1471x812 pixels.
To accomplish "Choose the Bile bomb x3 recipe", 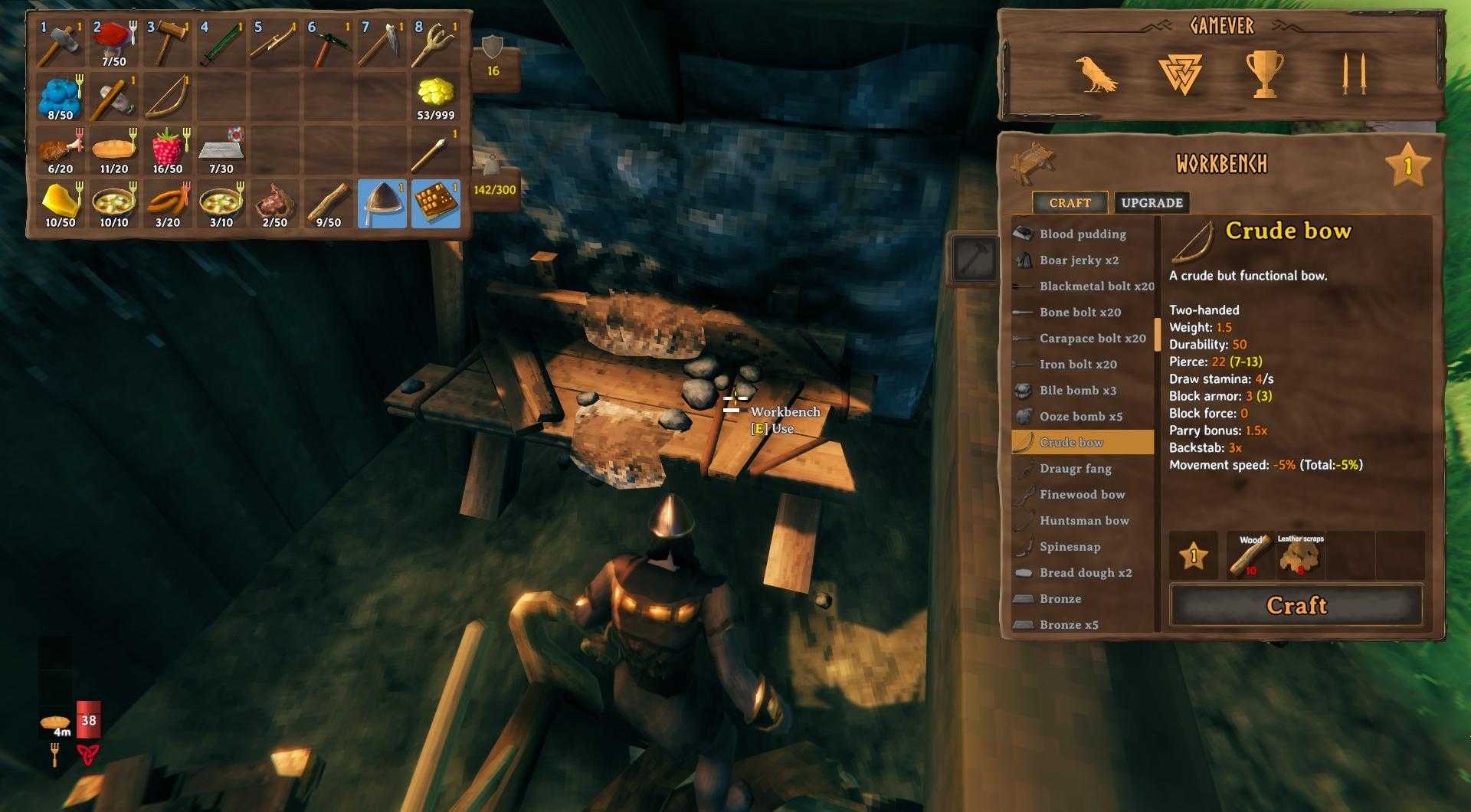I will tap(1077, 391).
